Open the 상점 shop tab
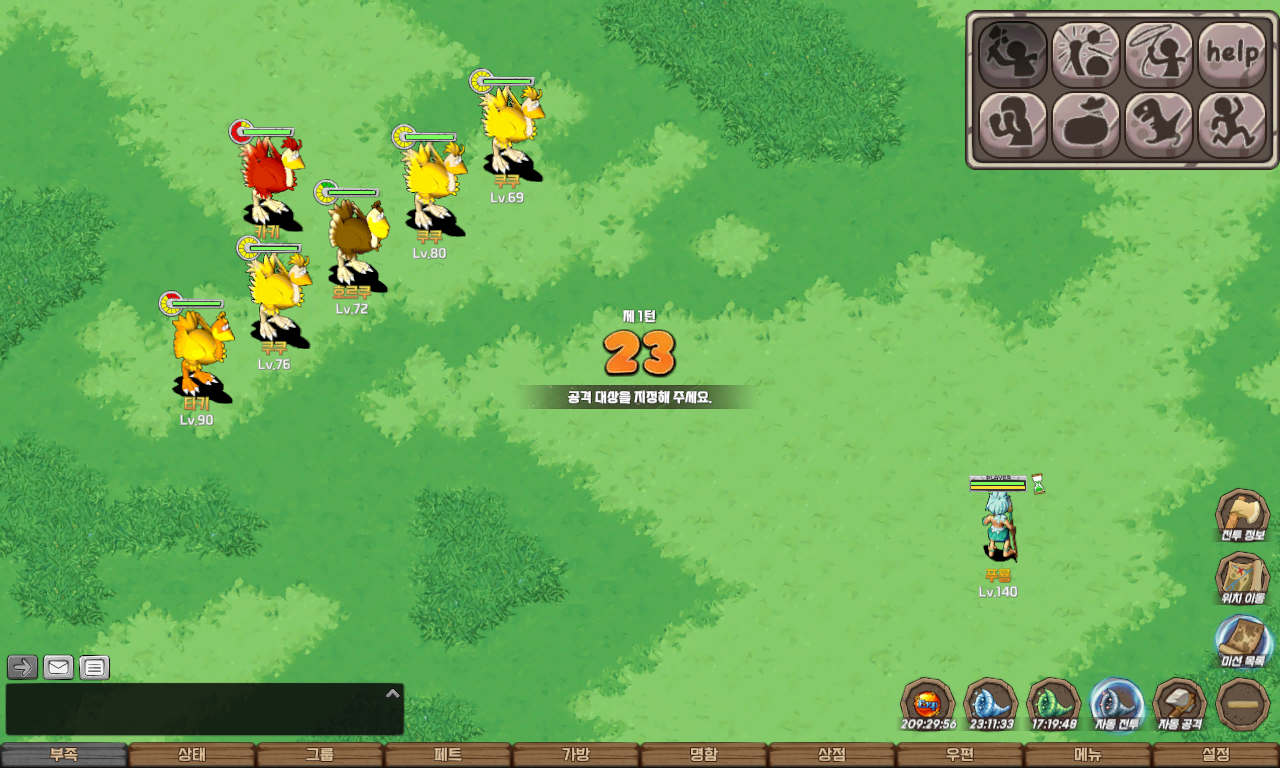 [x=832, y=755]
